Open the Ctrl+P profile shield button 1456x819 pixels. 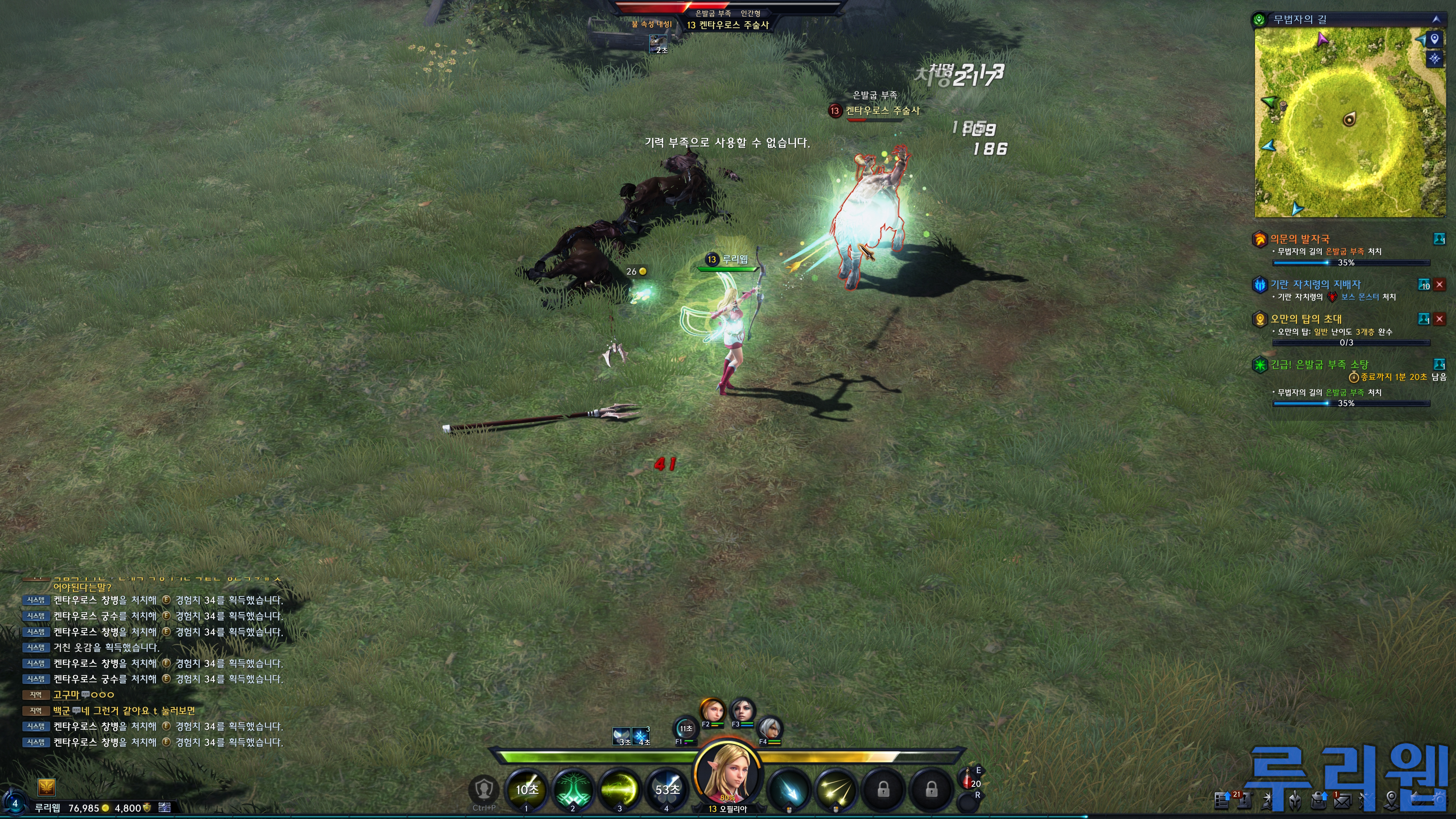pyautogui.click(x=484, y=789)
